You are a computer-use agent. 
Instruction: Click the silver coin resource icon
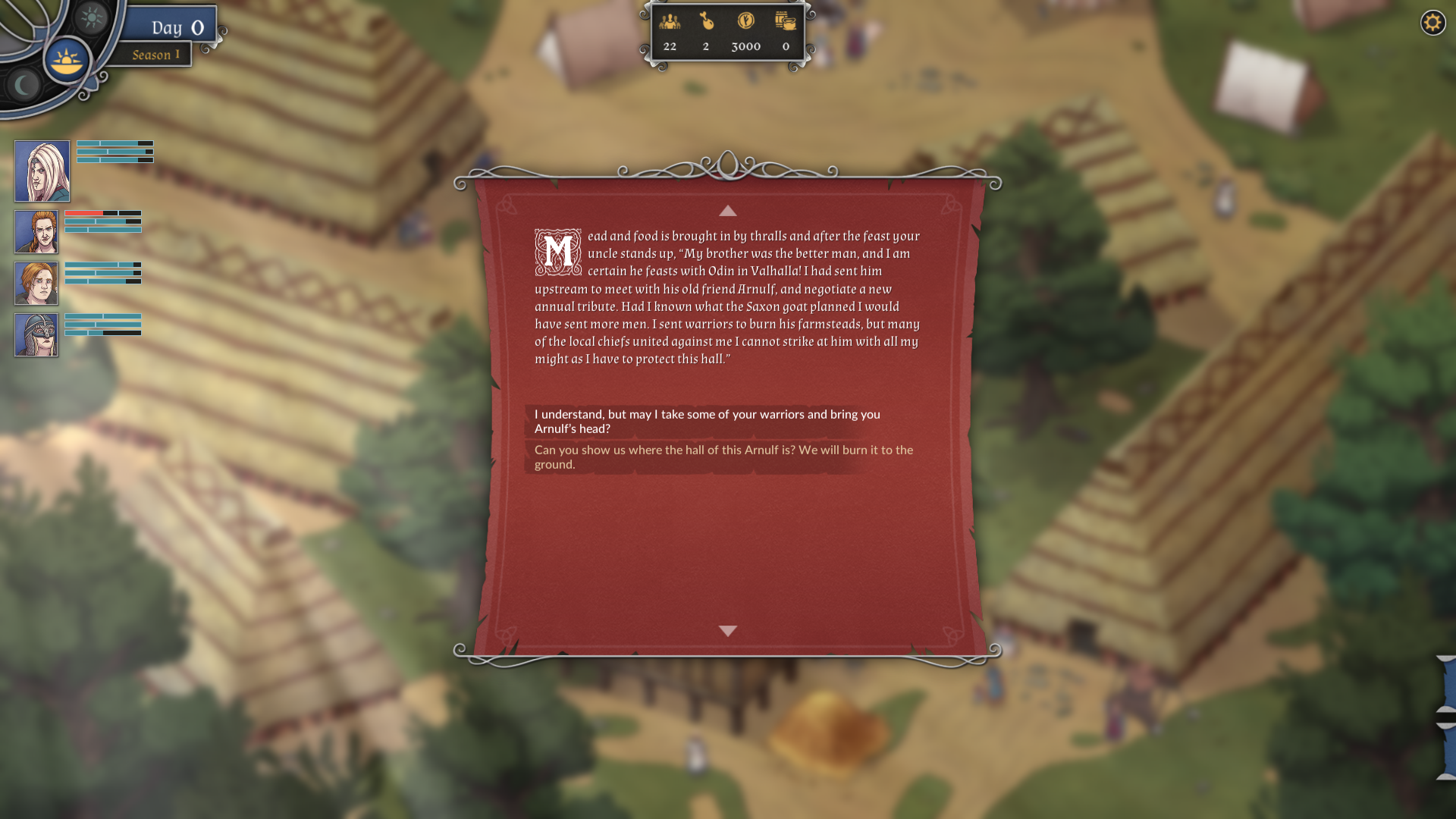point(745,21)
